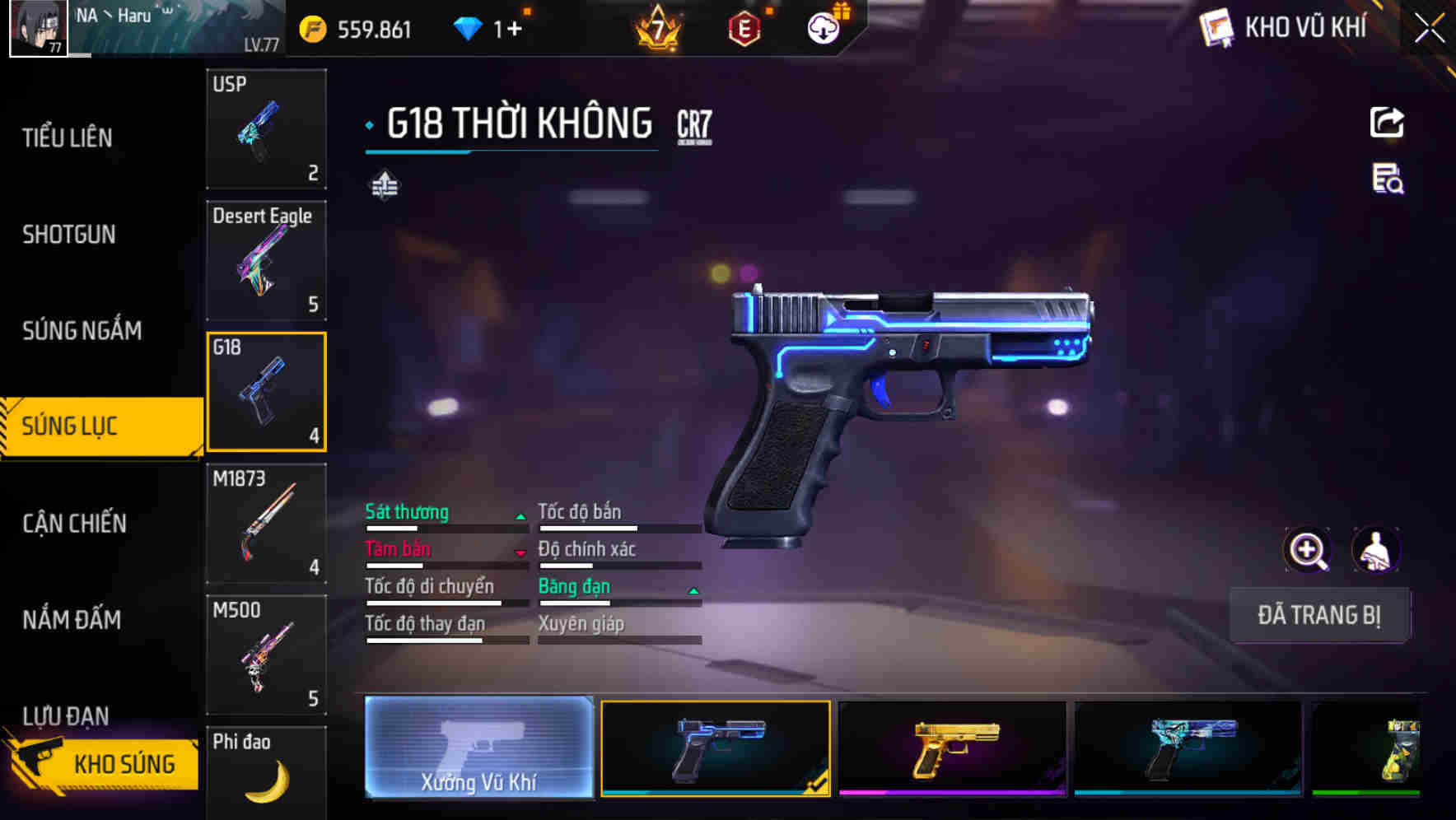Switch to the SHOTGUN category

pos(69,235)
